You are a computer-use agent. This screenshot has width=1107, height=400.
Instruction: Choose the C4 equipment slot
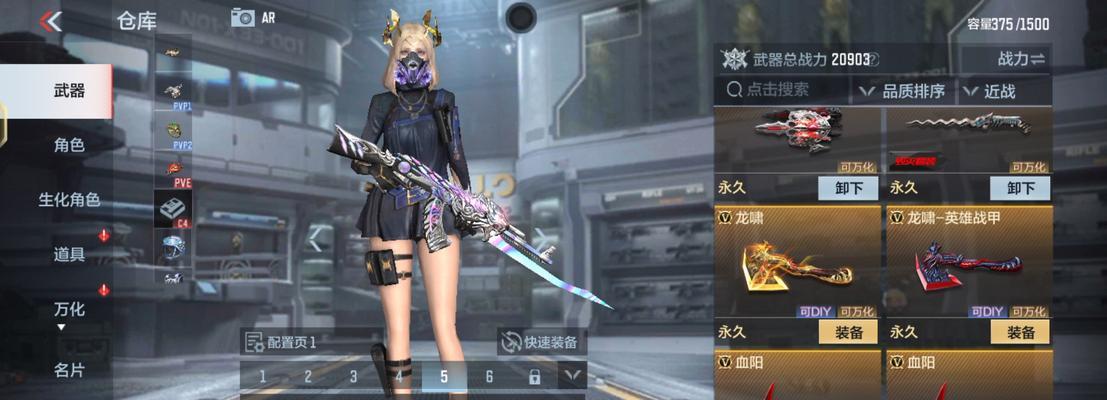pyautogui.click(x=174, y=208)
